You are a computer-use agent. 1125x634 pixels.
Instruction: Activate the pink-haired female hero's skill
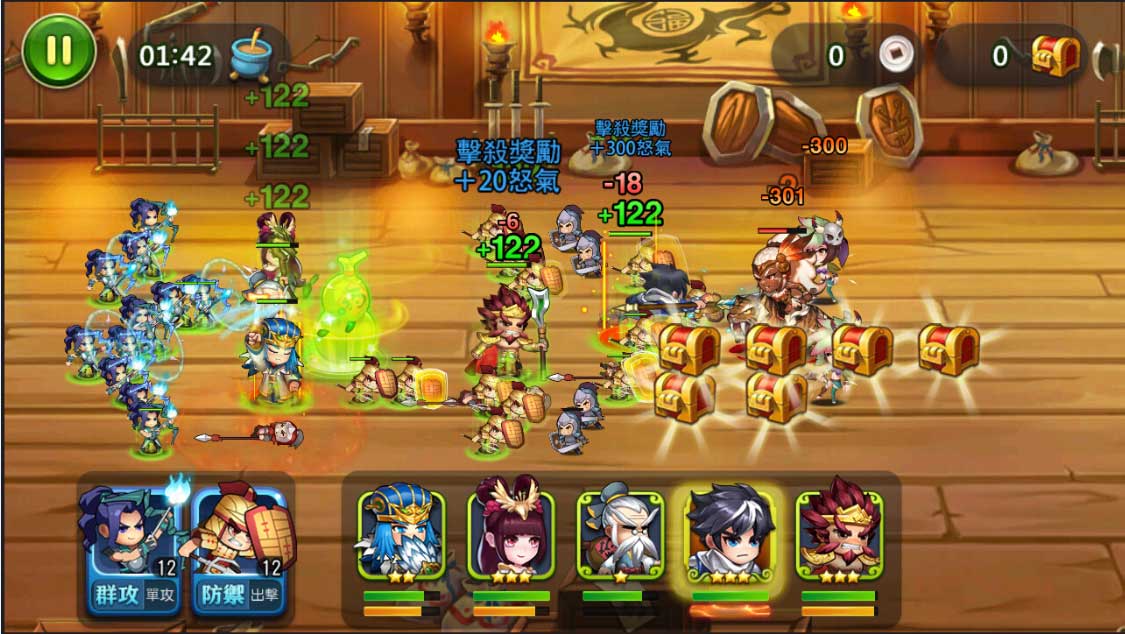click(x=511, y=533)
